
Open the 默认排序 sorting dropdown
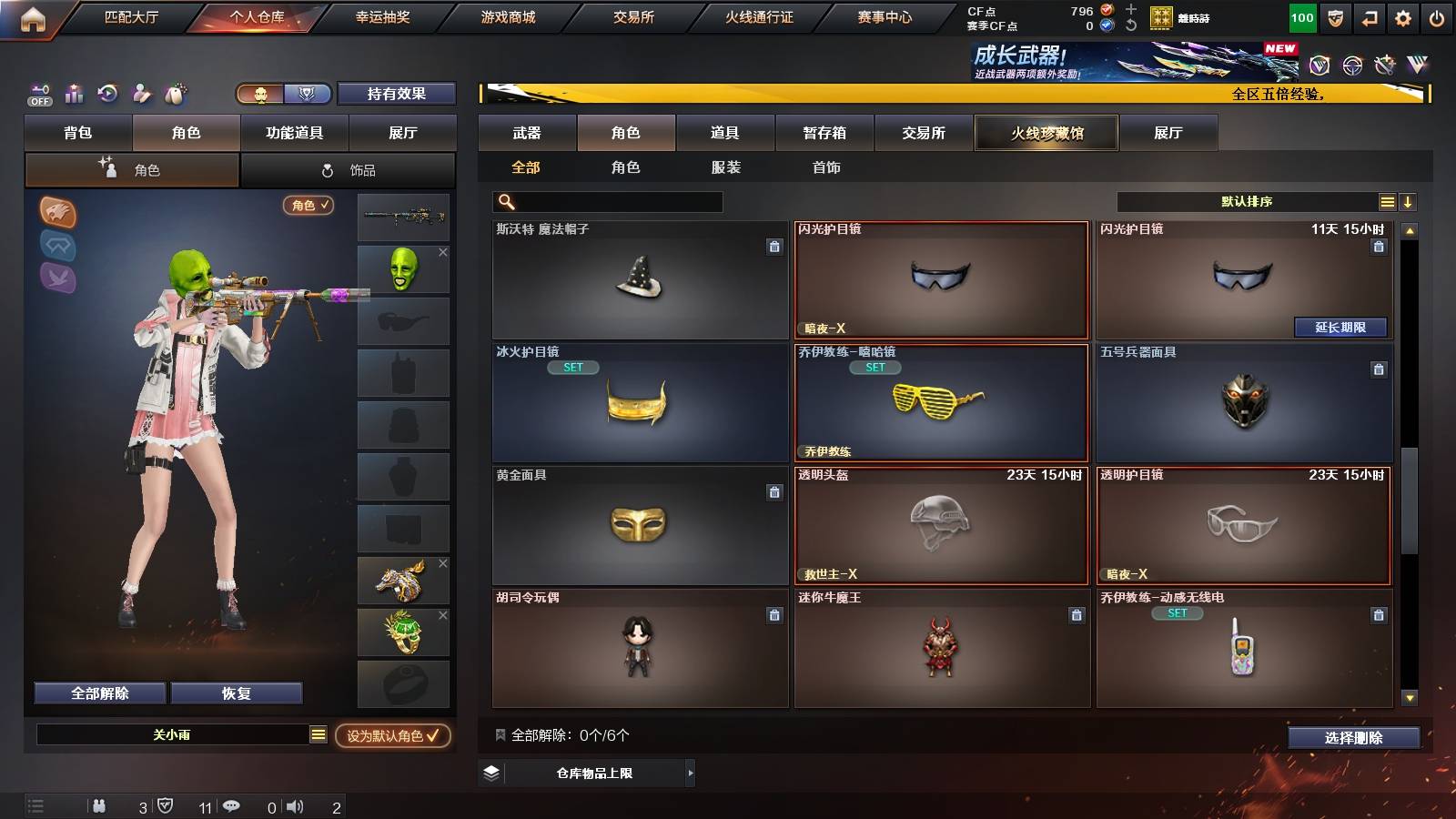(x=1247, y=201)
